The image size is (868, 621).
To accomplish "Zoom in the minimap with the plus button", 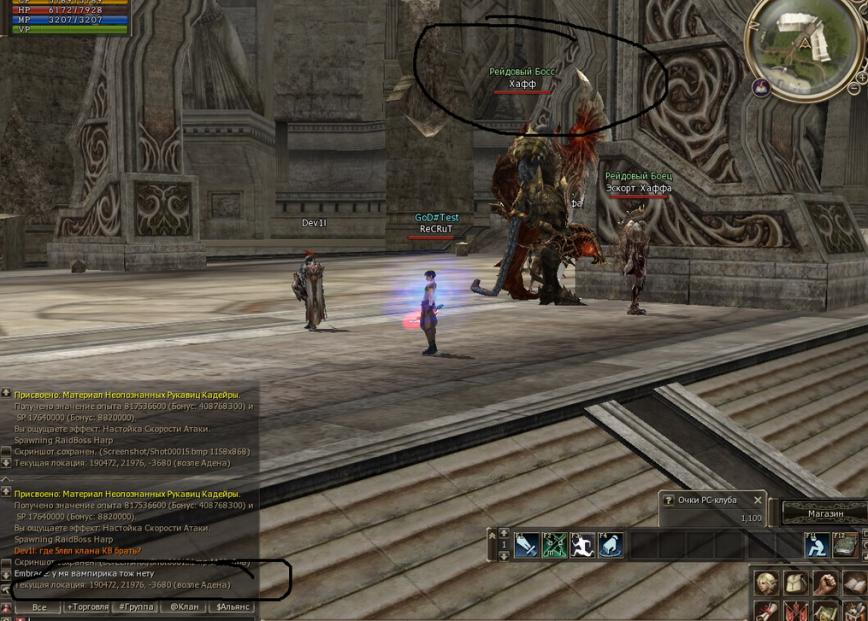I will pyautogui.click(x=861, y=75).
